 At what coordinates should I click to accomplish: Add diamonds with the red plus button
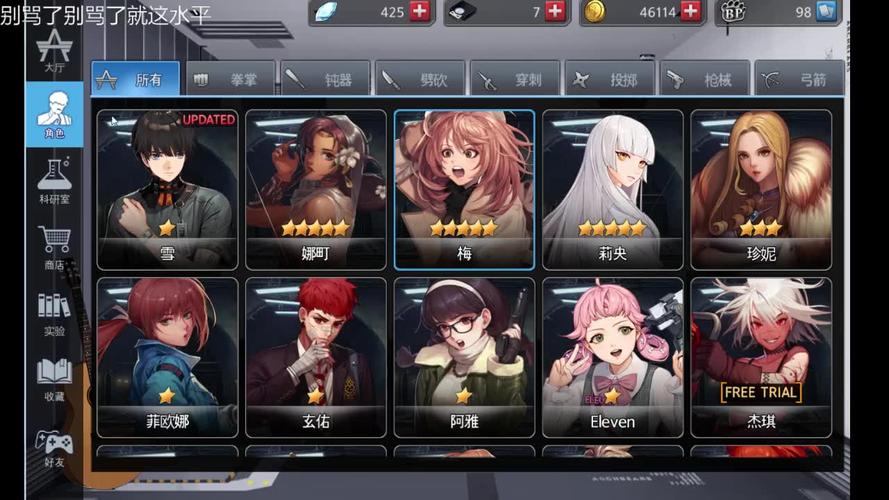(x=420, y=12)
